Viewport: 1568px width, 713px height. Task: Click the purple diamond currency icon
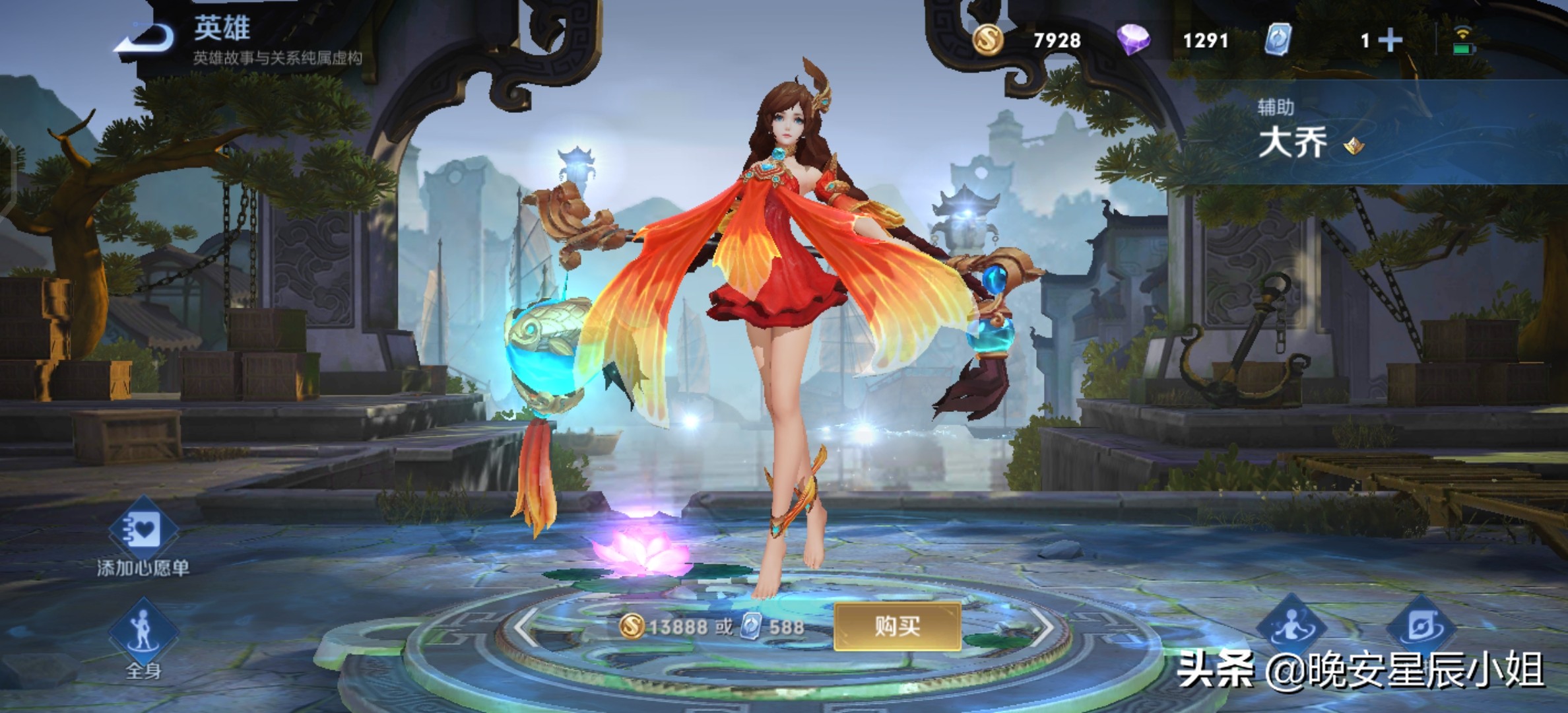[1133, 40]
